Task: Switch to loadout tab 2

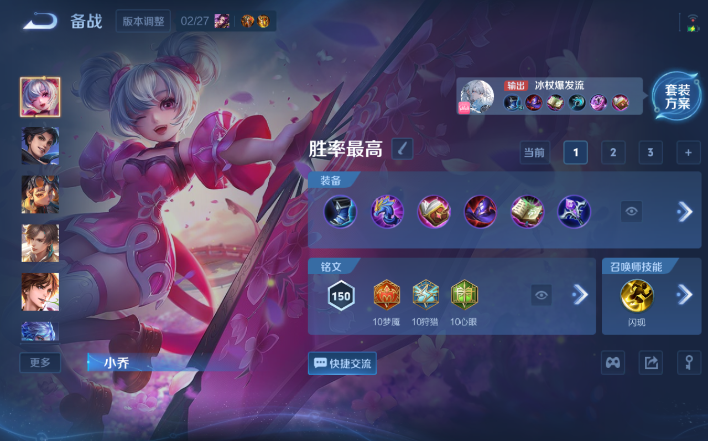Action: click(x=613, y=152)
